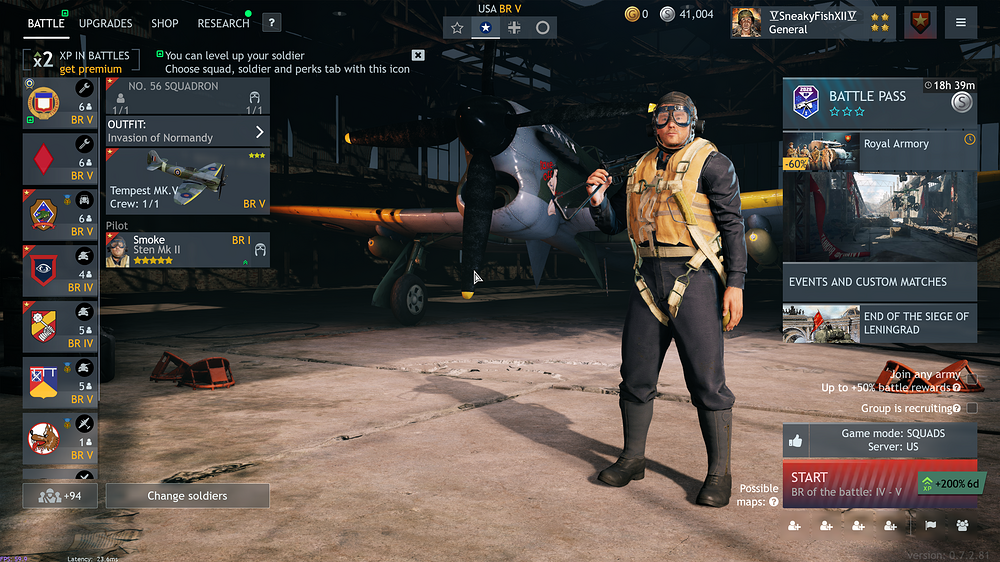The height and width of the screenshot is (562, 1000).
Task: Switch to the Upgrades tab
Action: [x=105, y=23]
